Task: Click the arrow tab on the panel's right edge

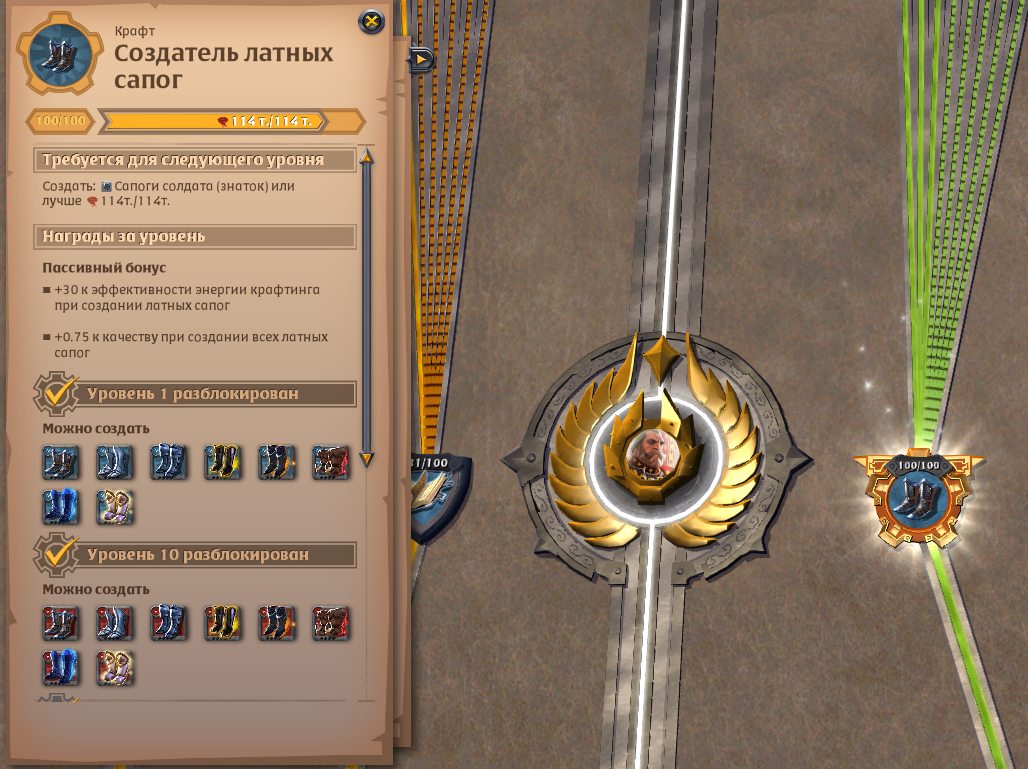Action: point(421,60)
